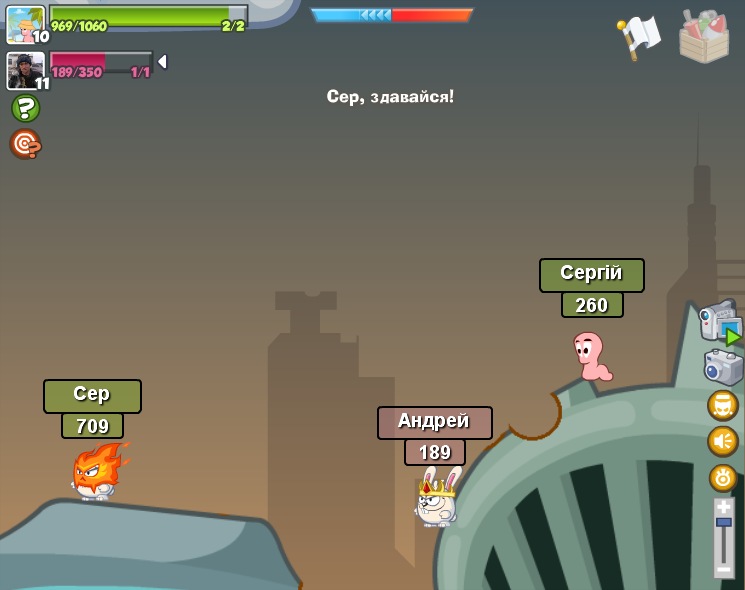Zoom in with the plus button

pyautogui.click(x=724, y=507)
